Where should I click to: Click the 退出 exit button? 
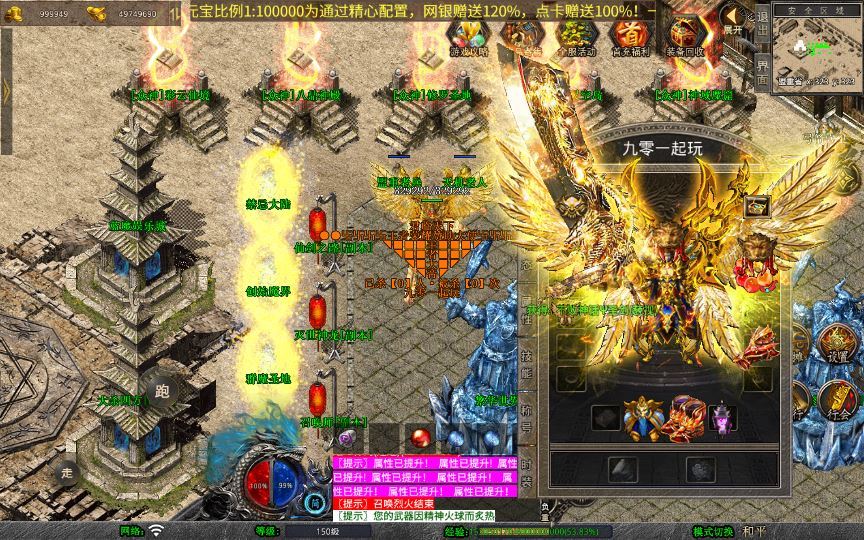pos(762,30)
